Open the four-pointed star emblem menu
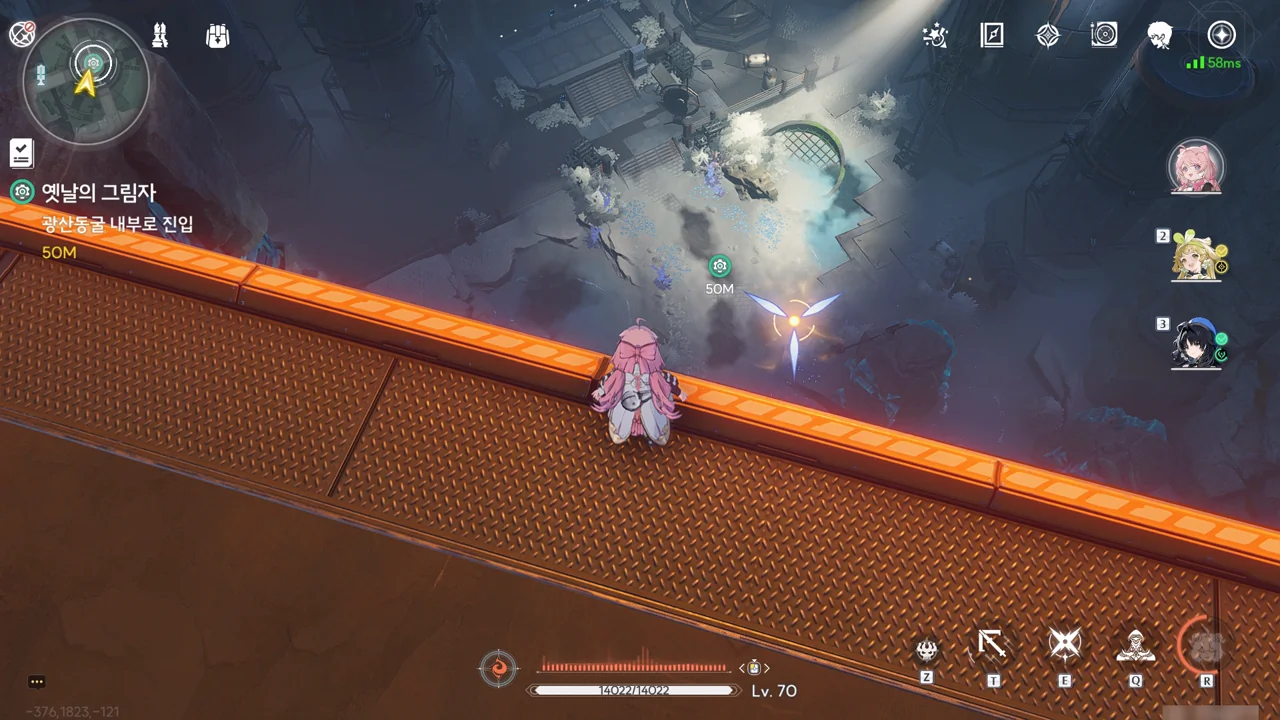This screenshot has width=1280, height=720. 1047,36
